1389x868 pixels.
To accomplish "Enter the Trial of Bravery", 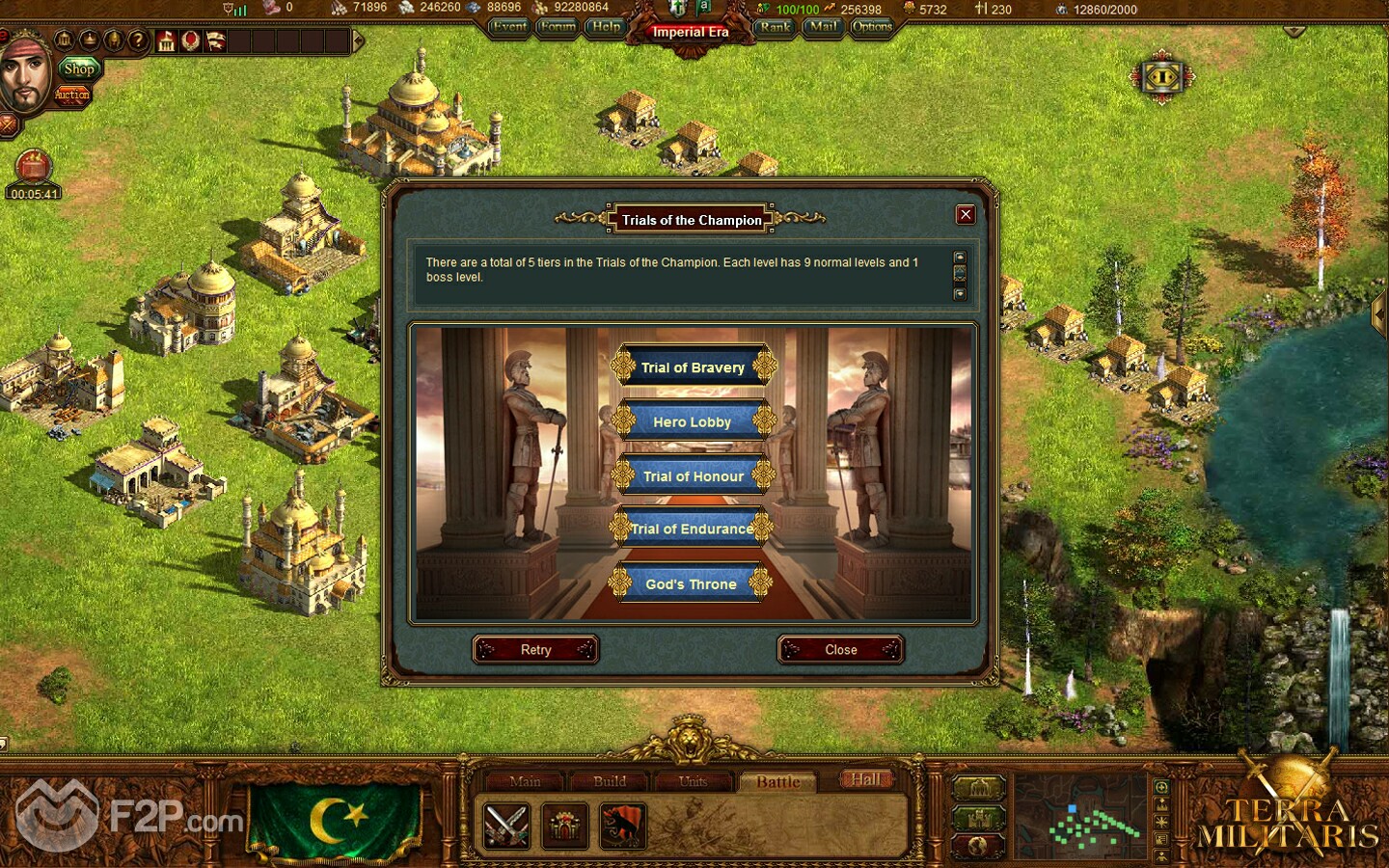I will point(693,367).
